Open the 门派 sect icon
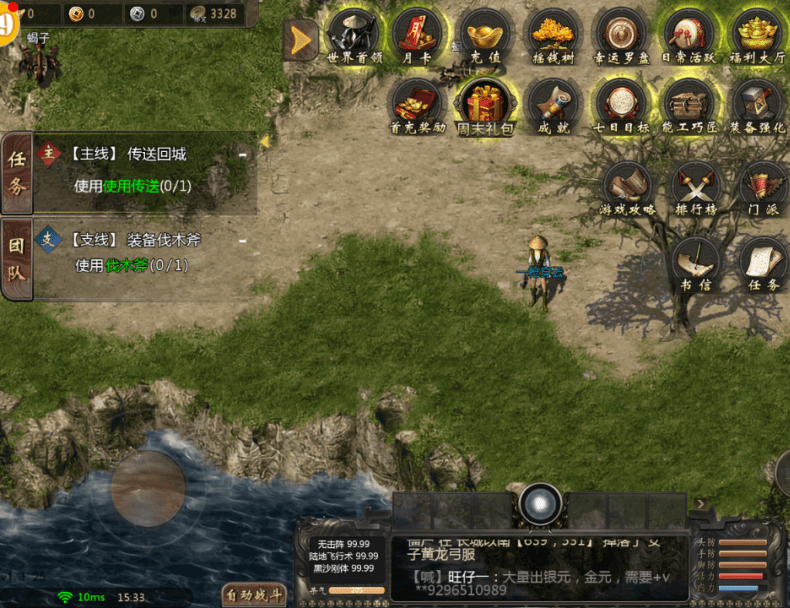The image size is (790, 608). (762, 187)
